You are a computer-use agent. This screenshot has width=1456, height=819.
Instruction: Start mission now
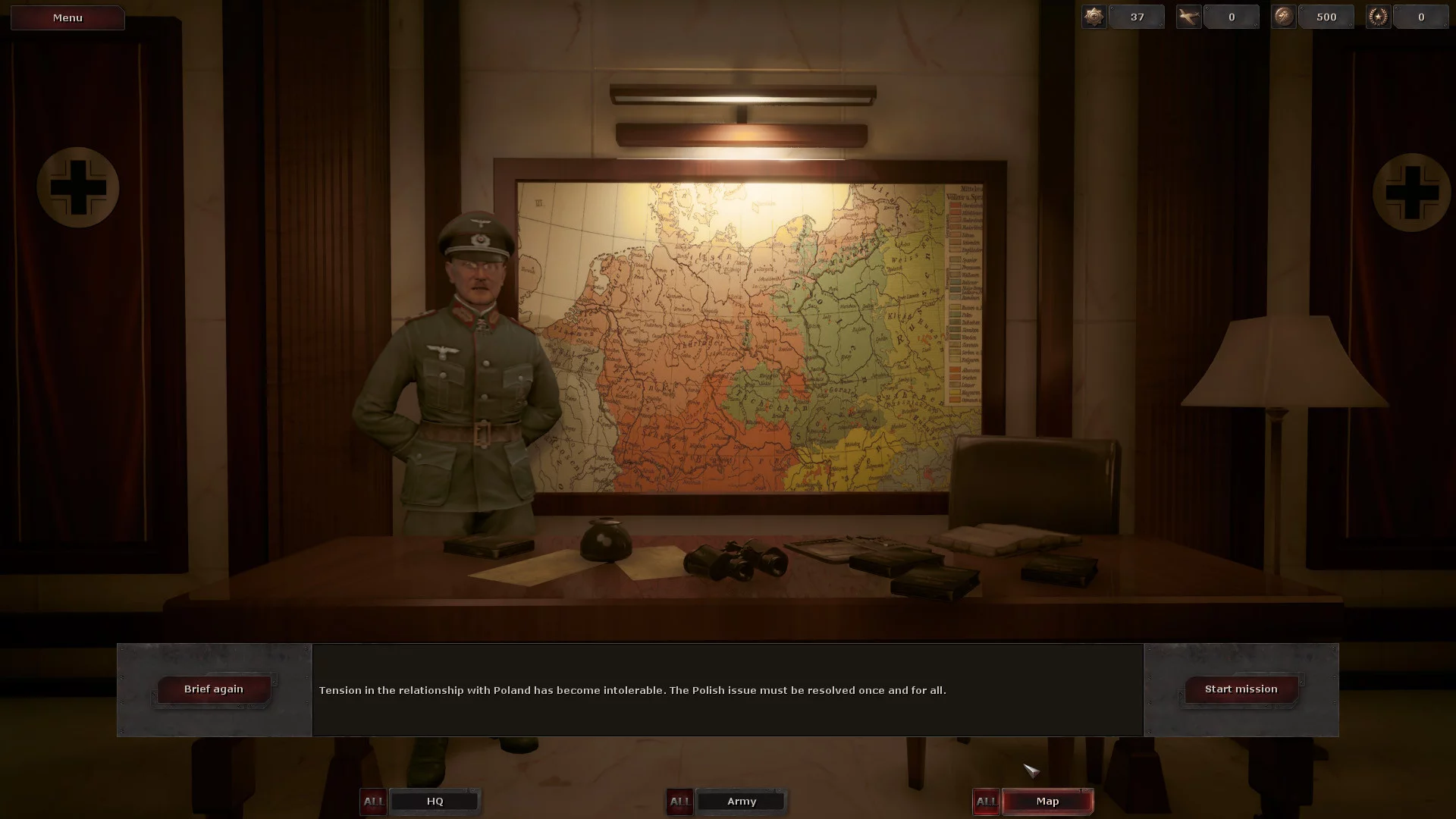point(1241,689)
